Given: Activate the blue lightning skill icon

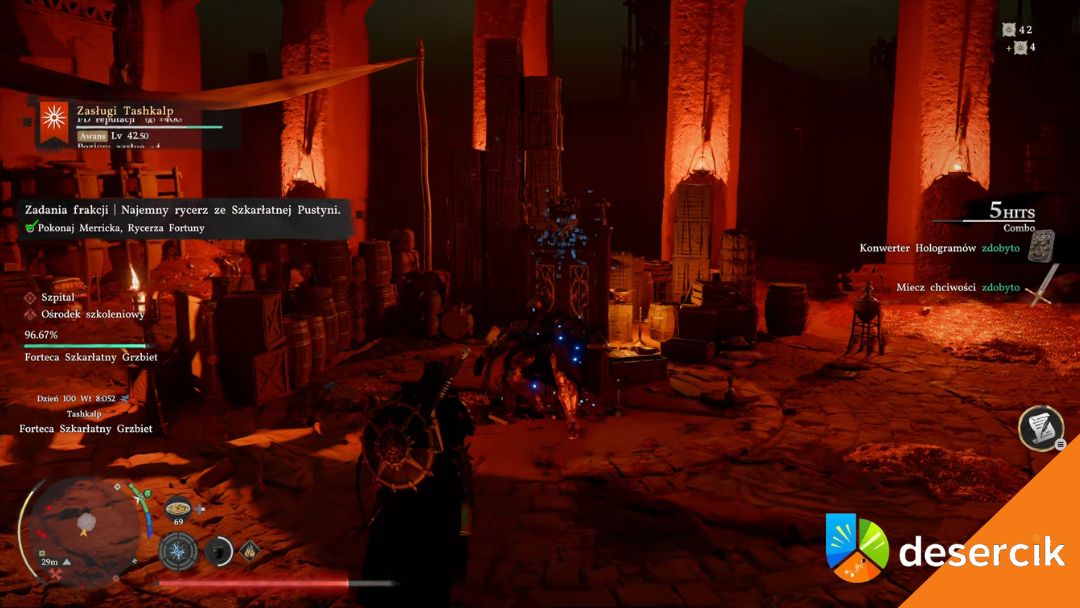Looking at the screenshot, I should 178,550.
